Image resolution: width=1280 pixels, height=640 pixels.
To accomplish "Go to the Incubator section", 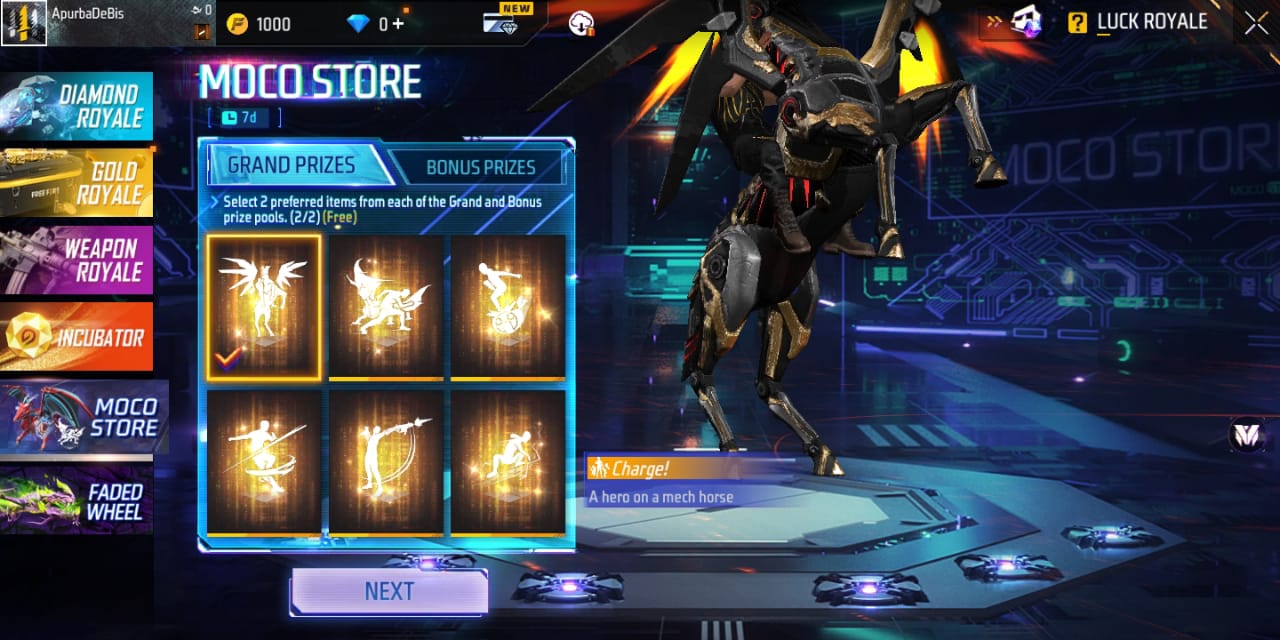I will (78, 337).
